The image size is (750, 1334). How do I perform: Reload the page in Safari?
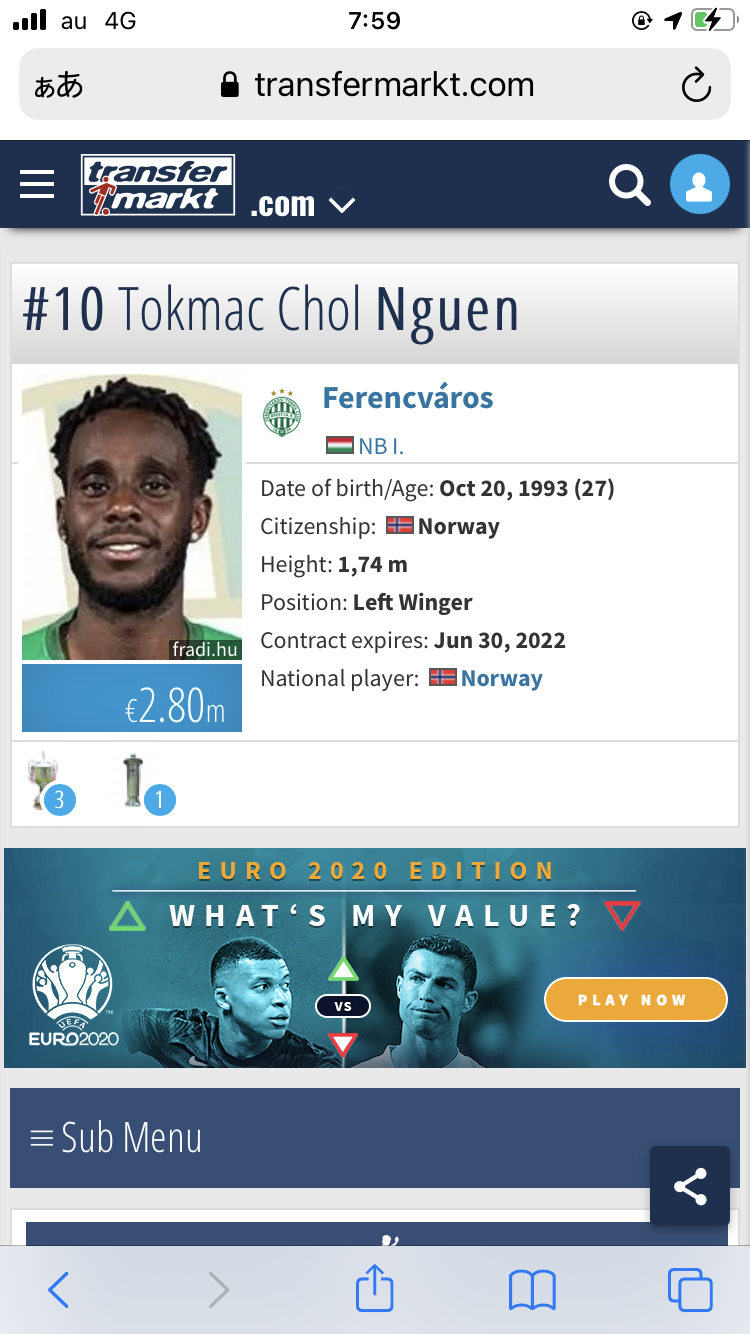tap(695, 86)
